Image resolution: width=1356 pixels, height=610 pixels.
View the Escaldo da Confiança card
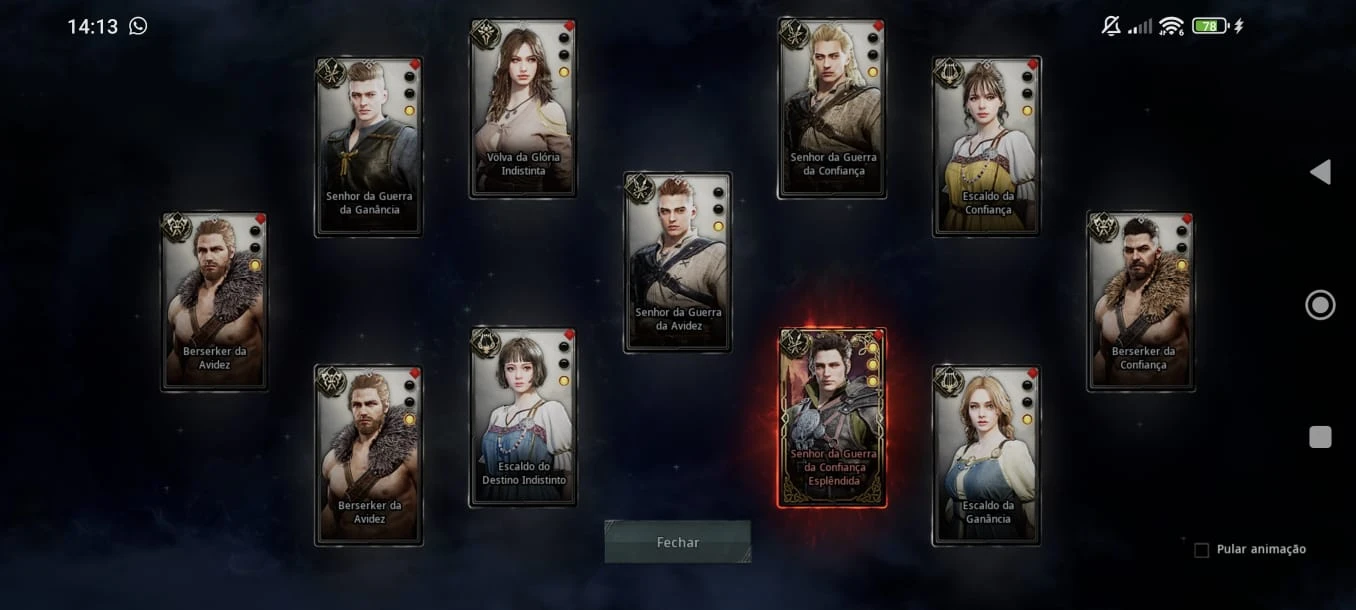(x=987, y=147)
